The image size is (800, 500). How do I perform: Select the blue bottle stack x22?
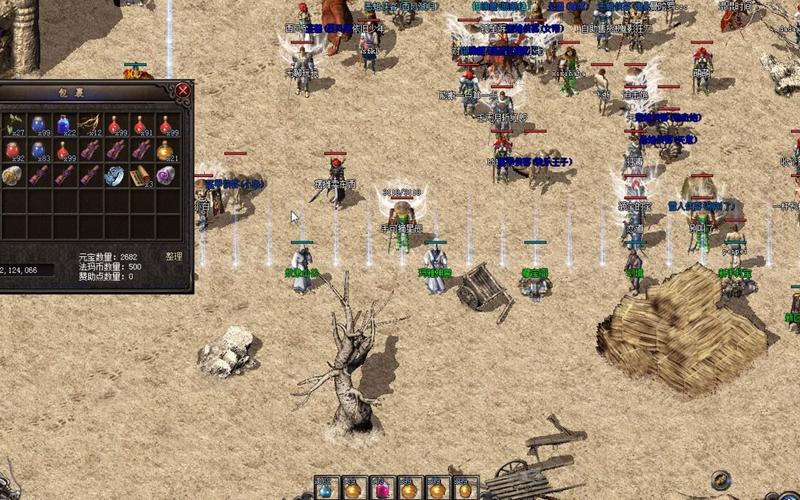pyautogui.click(x=65, y=124)
